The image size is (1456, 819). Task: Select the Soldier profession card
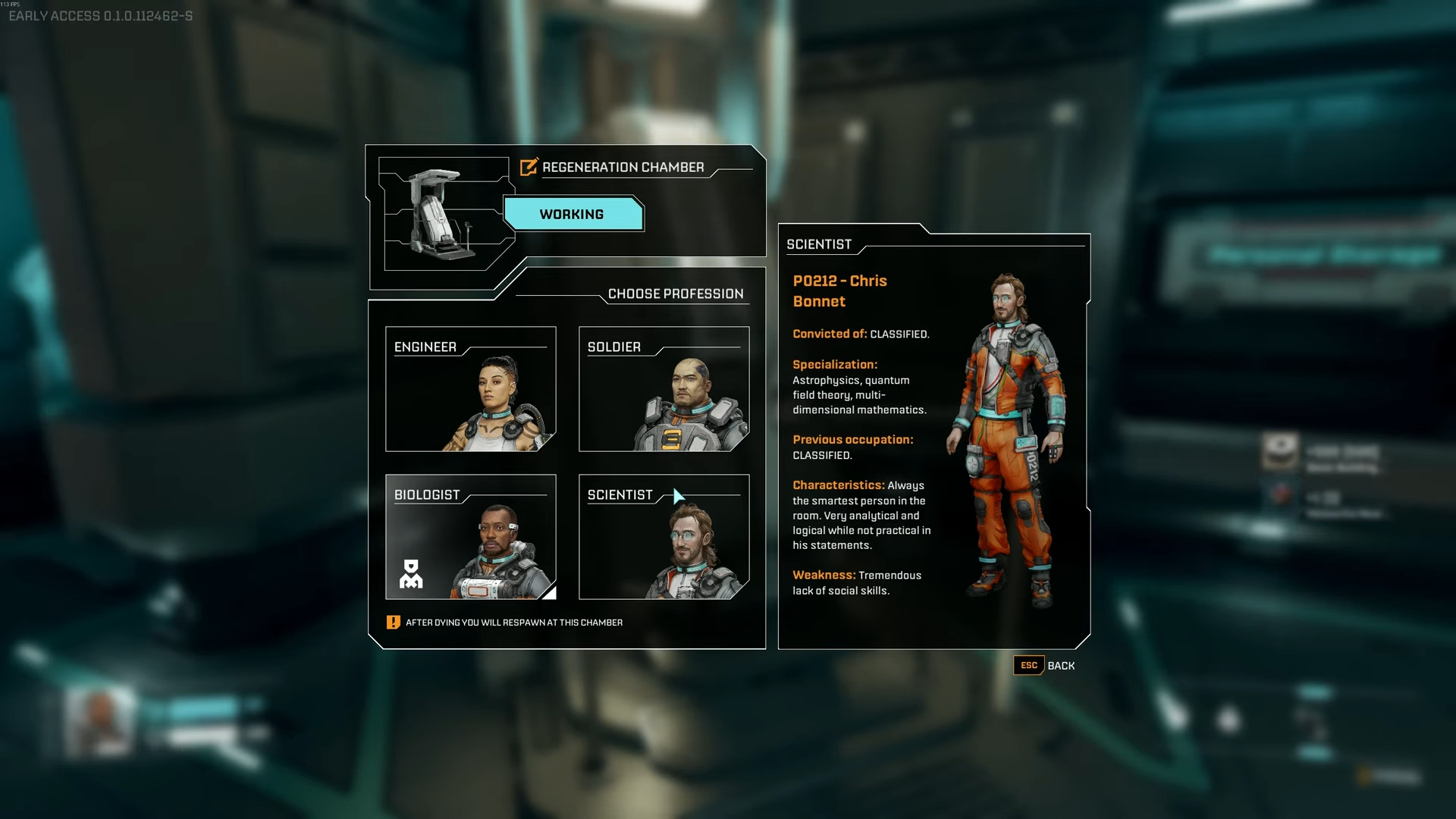664,389
